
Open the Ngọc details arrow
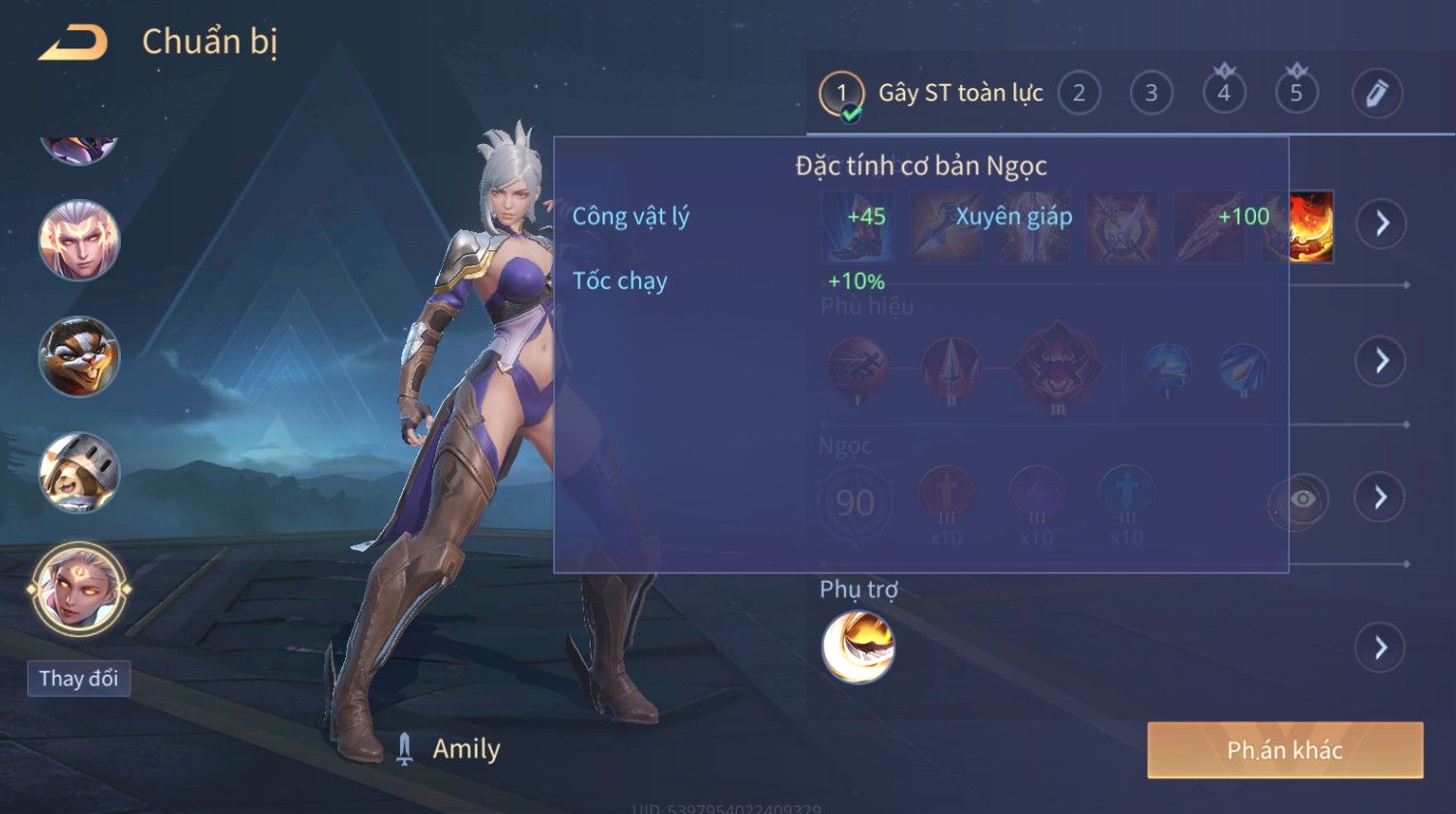tap(1381, 497)
